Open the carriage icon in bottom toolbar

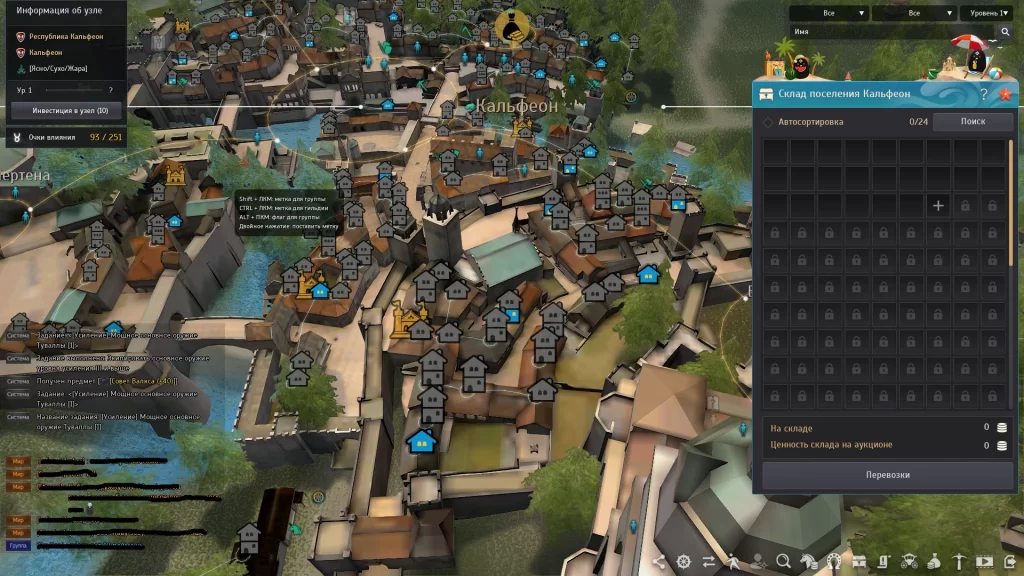tap(909, 561)
